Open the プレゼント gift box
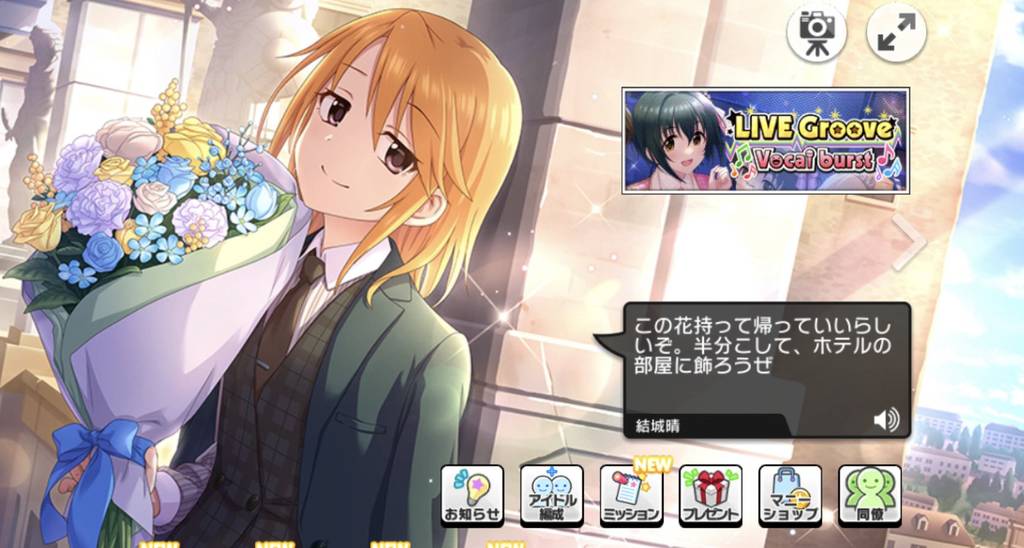This screenshot has height=548, width=1024. 710,495
